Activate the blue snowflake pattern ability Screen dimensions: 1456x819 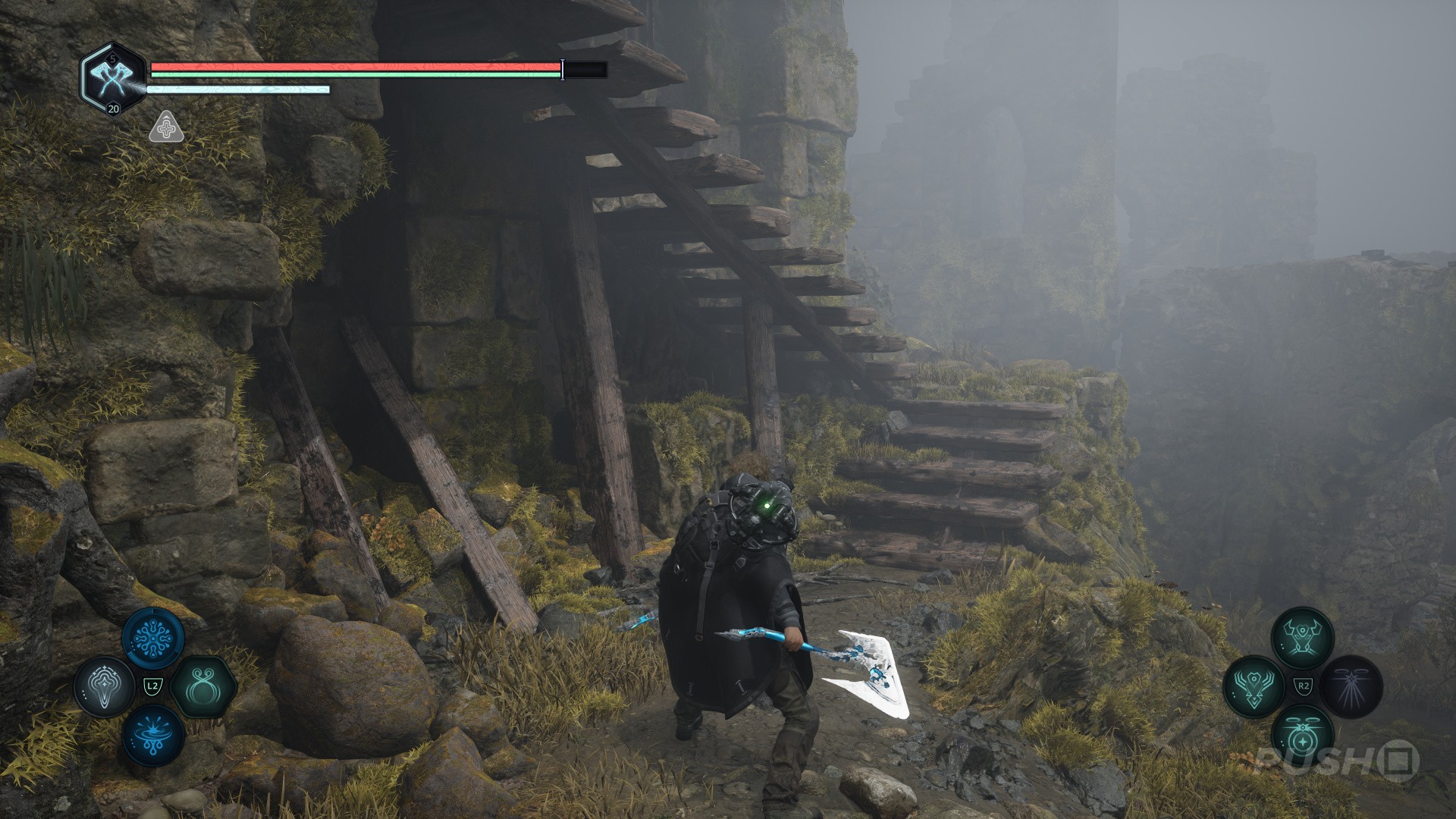(152, 639)
